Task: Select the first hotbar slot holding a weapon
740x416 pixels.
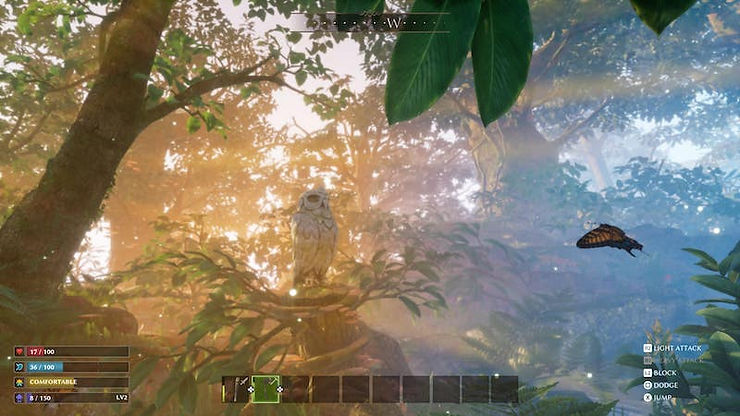Action: click(x=236, y=389)
